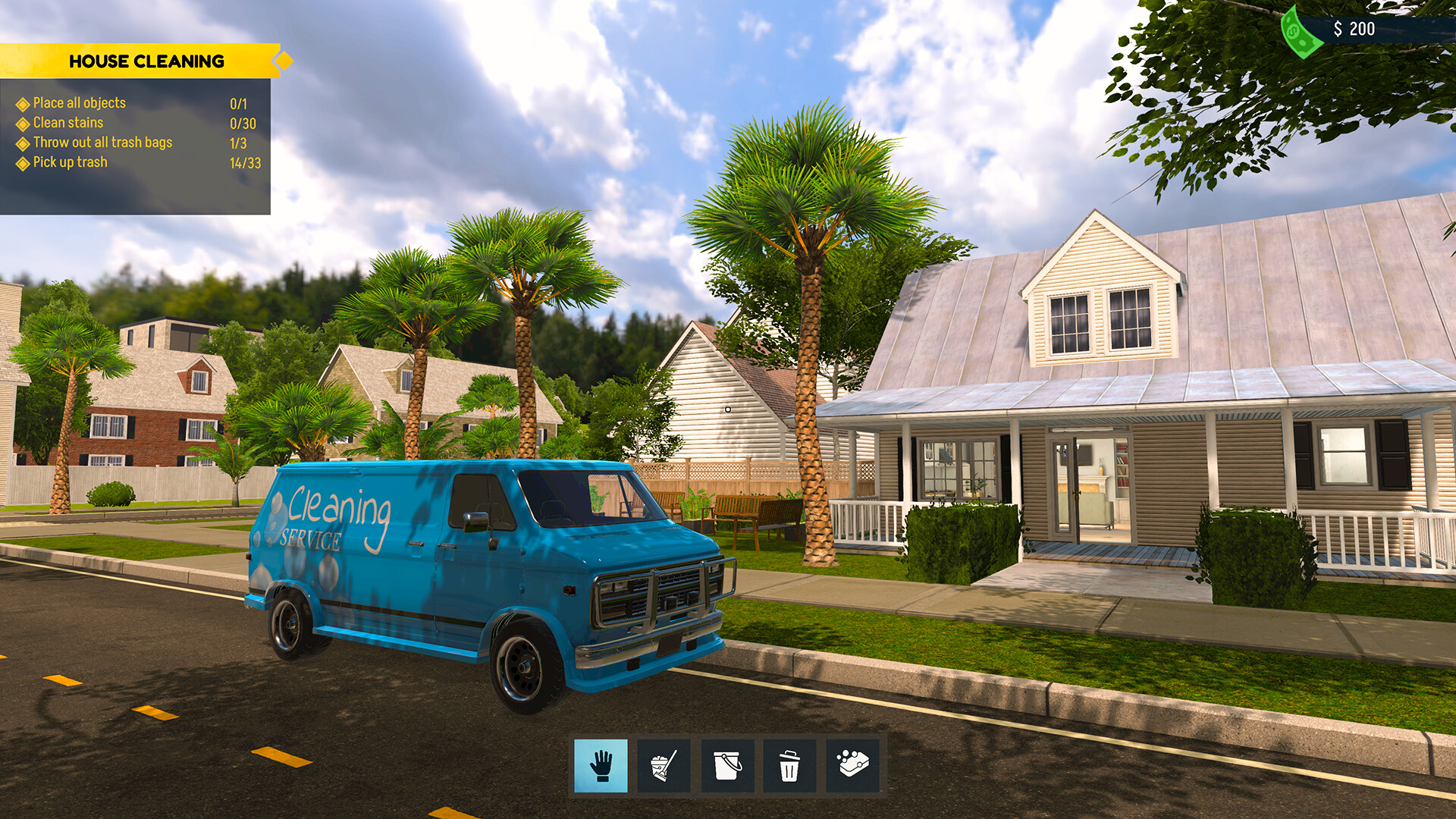Click the diamond marker next to Pick up trash

point(22,162)
